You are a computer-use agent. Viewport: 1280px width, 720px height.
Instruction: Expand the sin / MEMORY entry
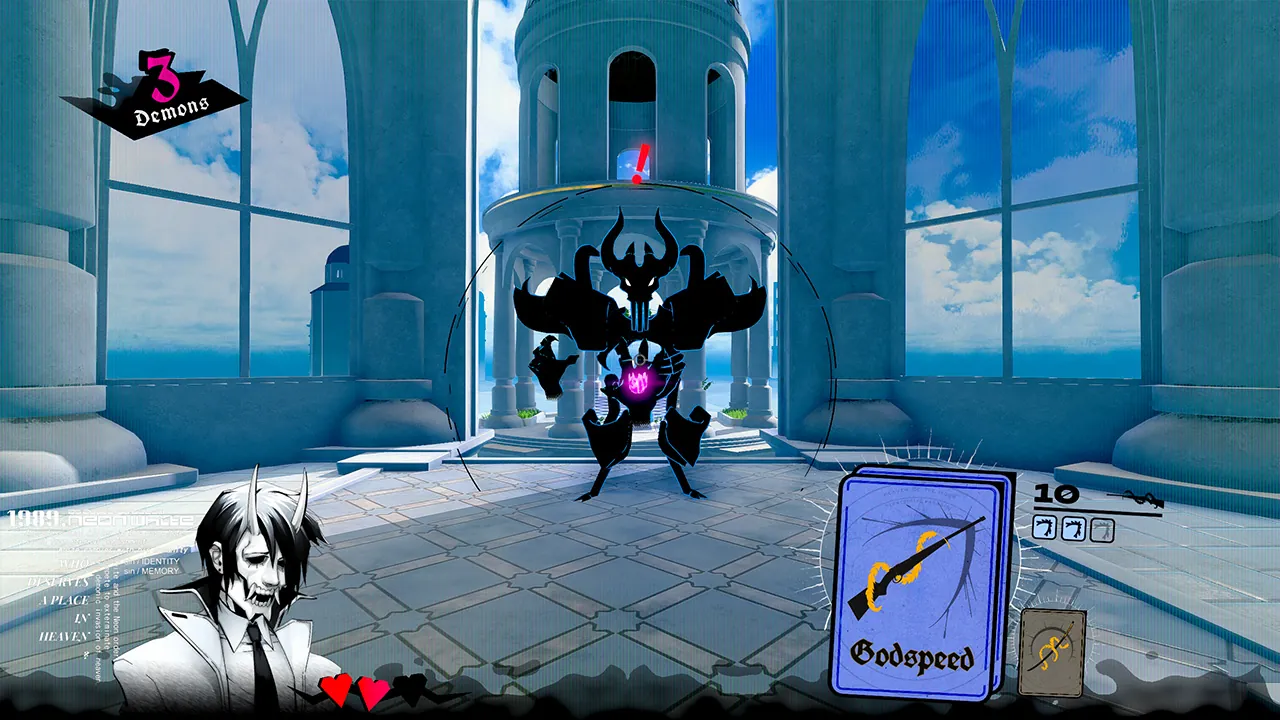pyautogui.click(x=151, y=571)
